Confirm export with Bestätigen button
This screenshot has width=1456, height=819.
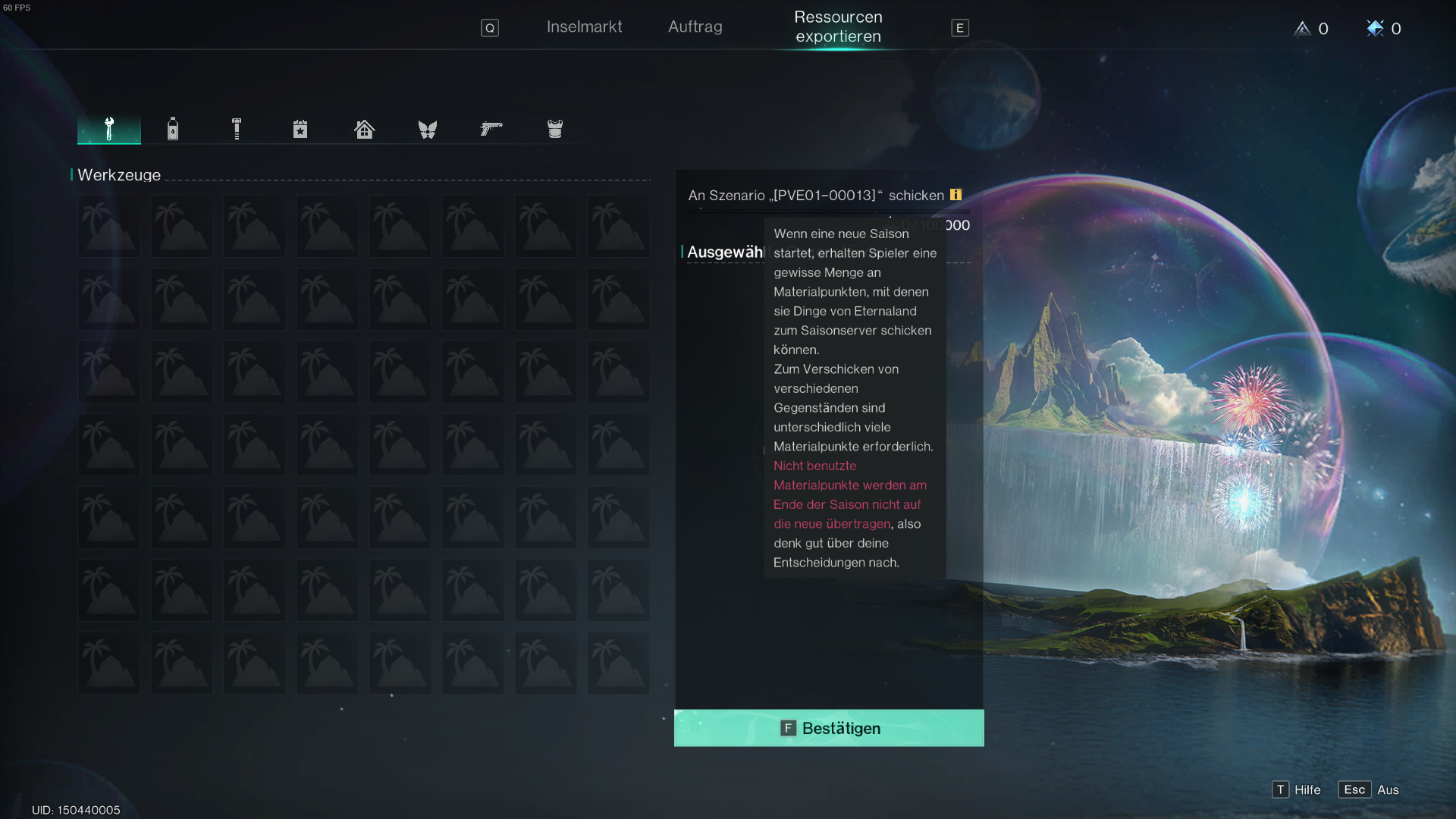coord(829,728)
